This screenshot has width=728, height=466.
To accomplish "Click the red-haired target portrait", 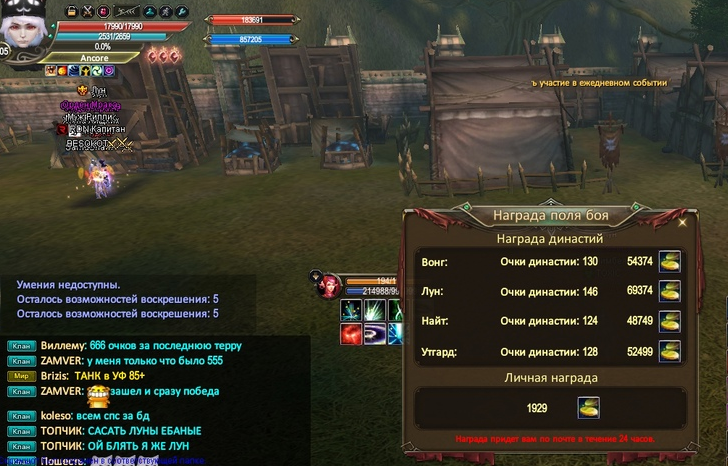I will click(x=328, y=286).
